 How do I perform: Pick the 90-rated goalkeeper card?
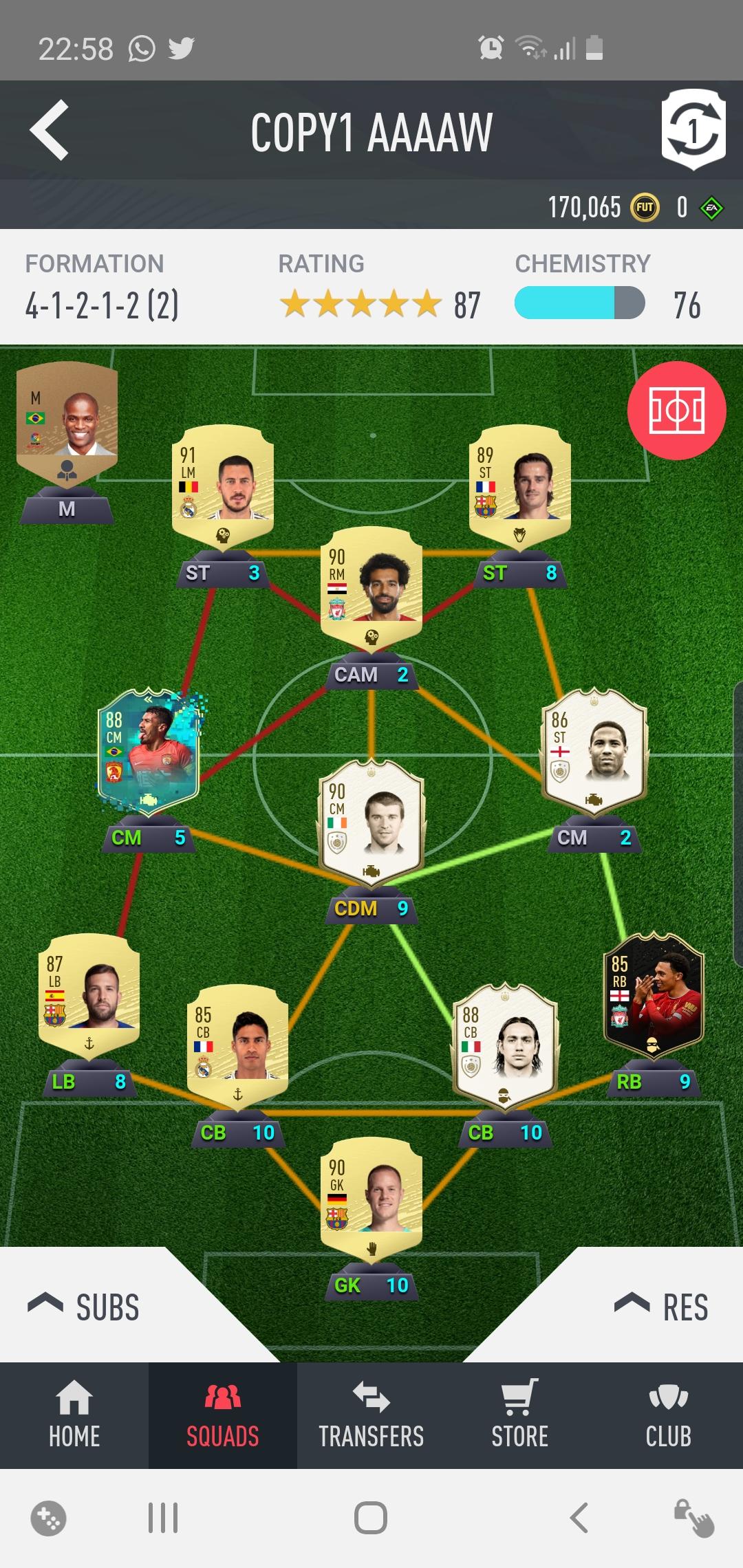tap(371, 1198)
